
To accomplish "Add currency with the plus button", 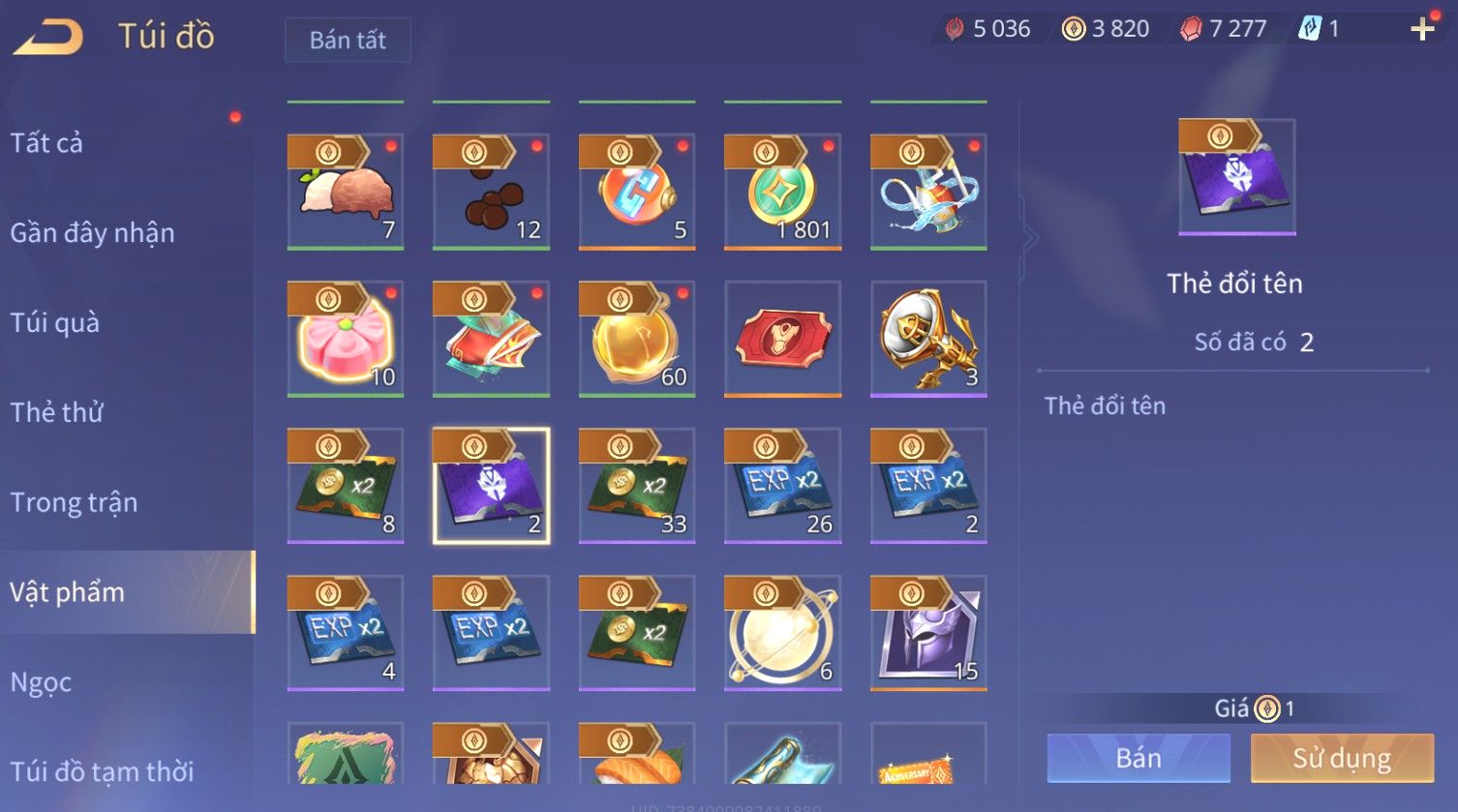I will 1421,29.
